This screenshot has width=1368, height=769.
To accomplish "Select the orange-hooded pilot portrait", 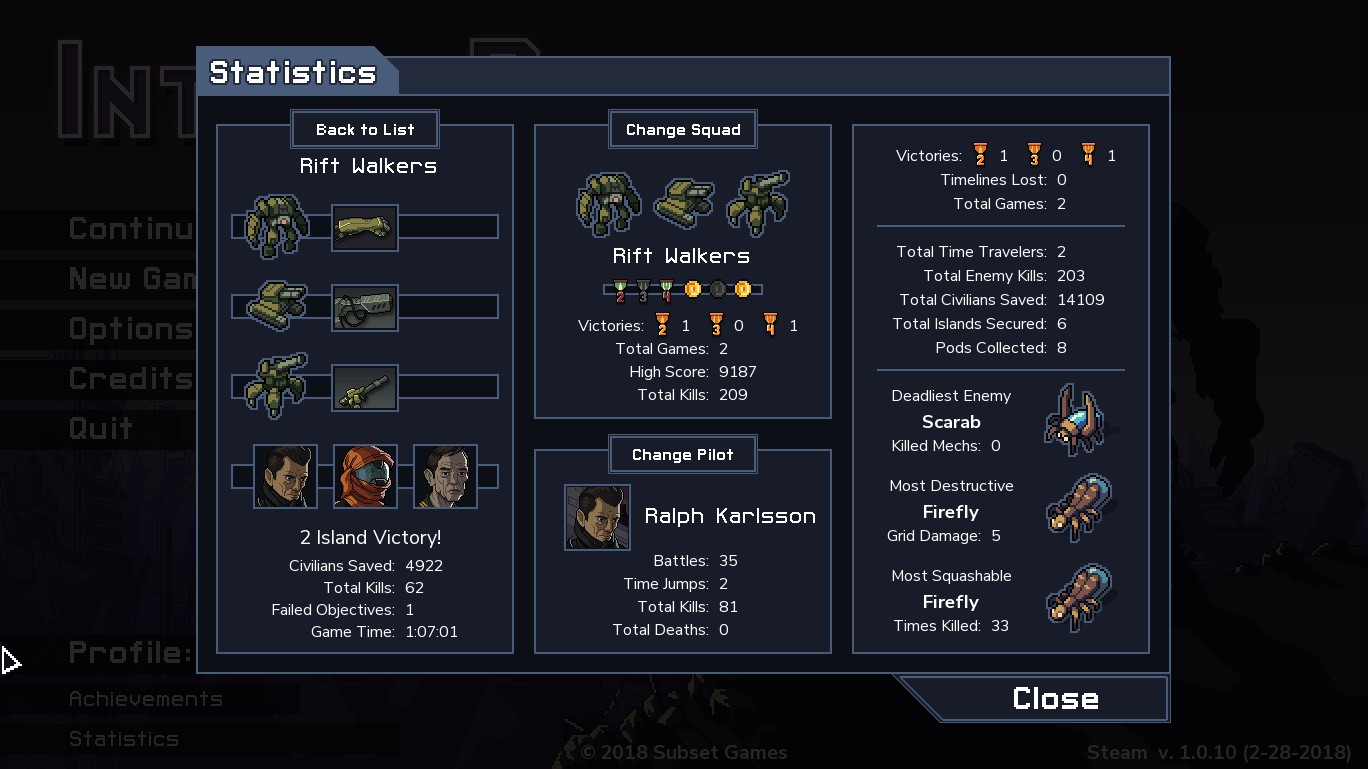I will tap(365, 476).
